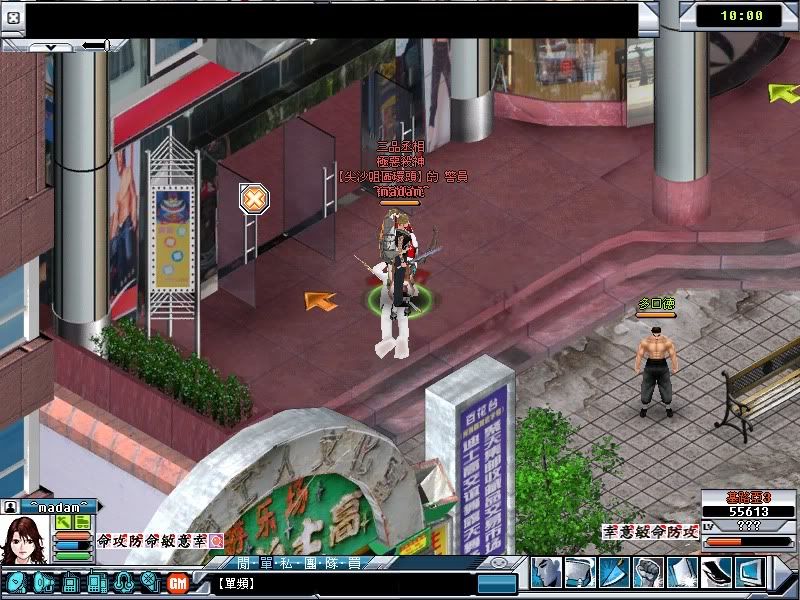Screen dimensions: 800x600
Task: Switch chat channel to 團 (group)
Action: click(312, 562)
